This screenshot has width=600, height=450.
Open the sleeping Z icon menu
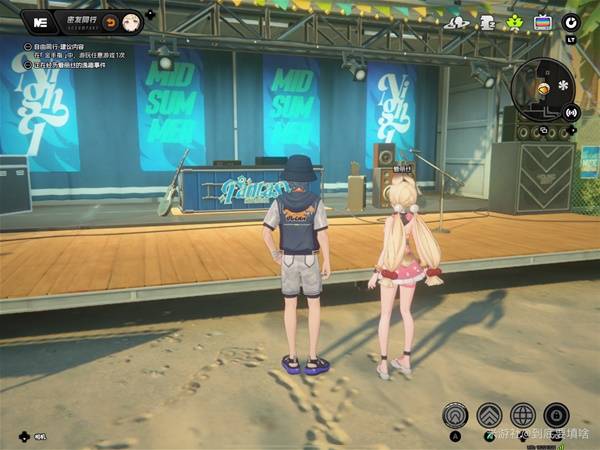click(x=487, y=21)
